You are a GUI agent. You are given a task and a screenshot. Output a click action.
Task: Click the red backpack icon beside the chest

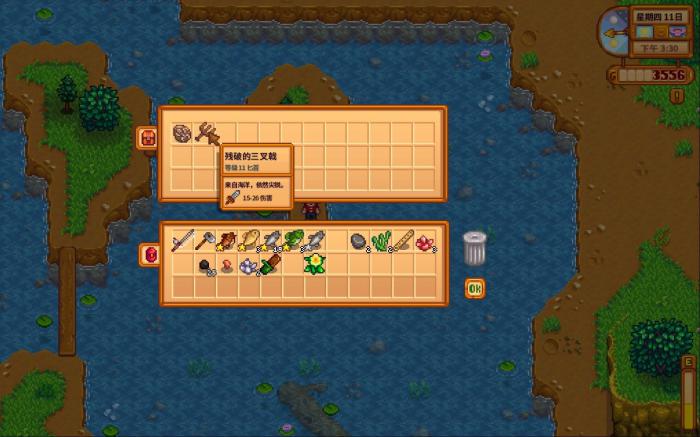pos(146,137)
